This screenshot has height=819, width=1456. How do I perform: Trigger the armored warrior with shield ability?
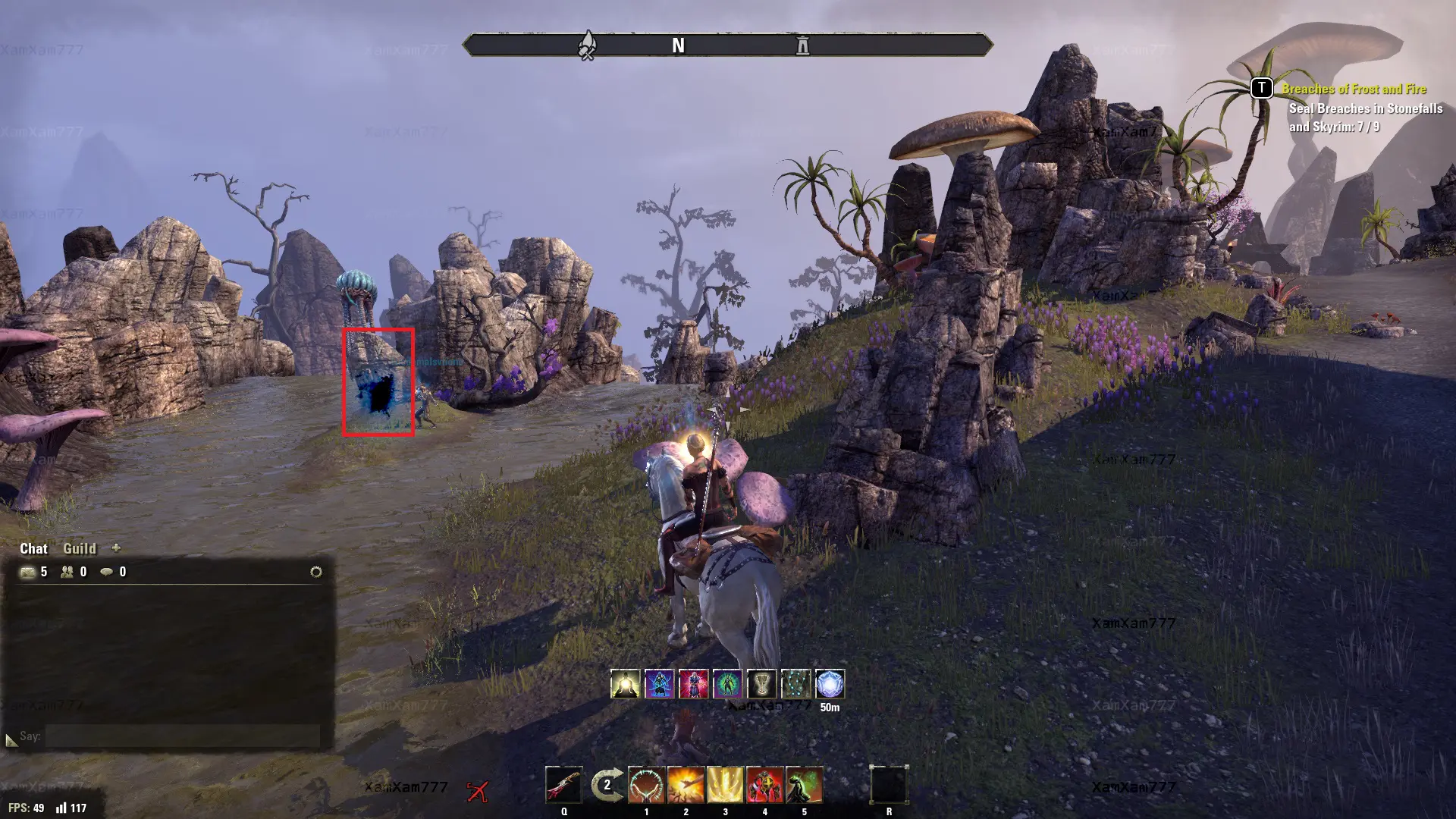[x=764, y=785]
